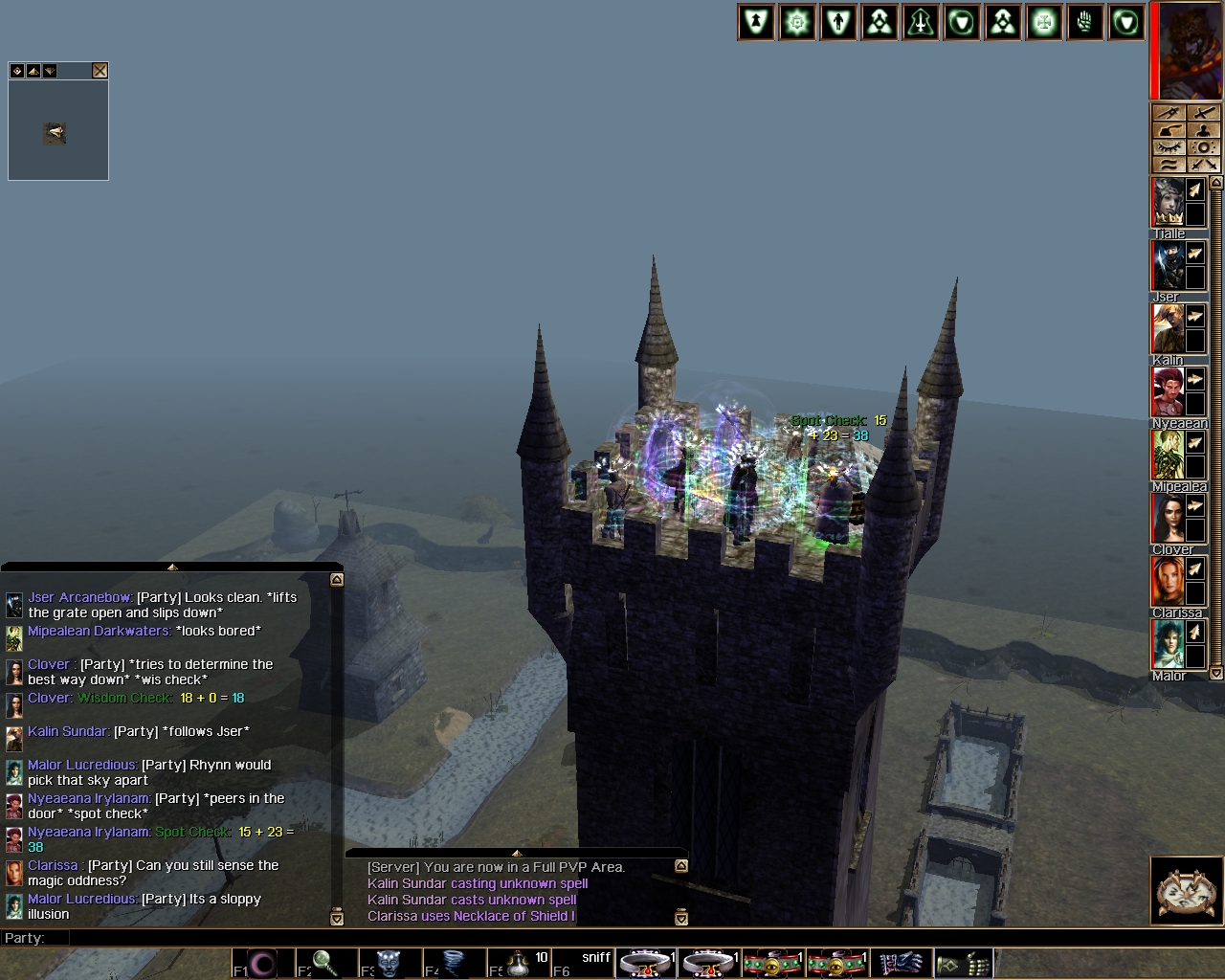Use the potion in quickslot F5
1225x980 pixels.
tap(520, 963)
